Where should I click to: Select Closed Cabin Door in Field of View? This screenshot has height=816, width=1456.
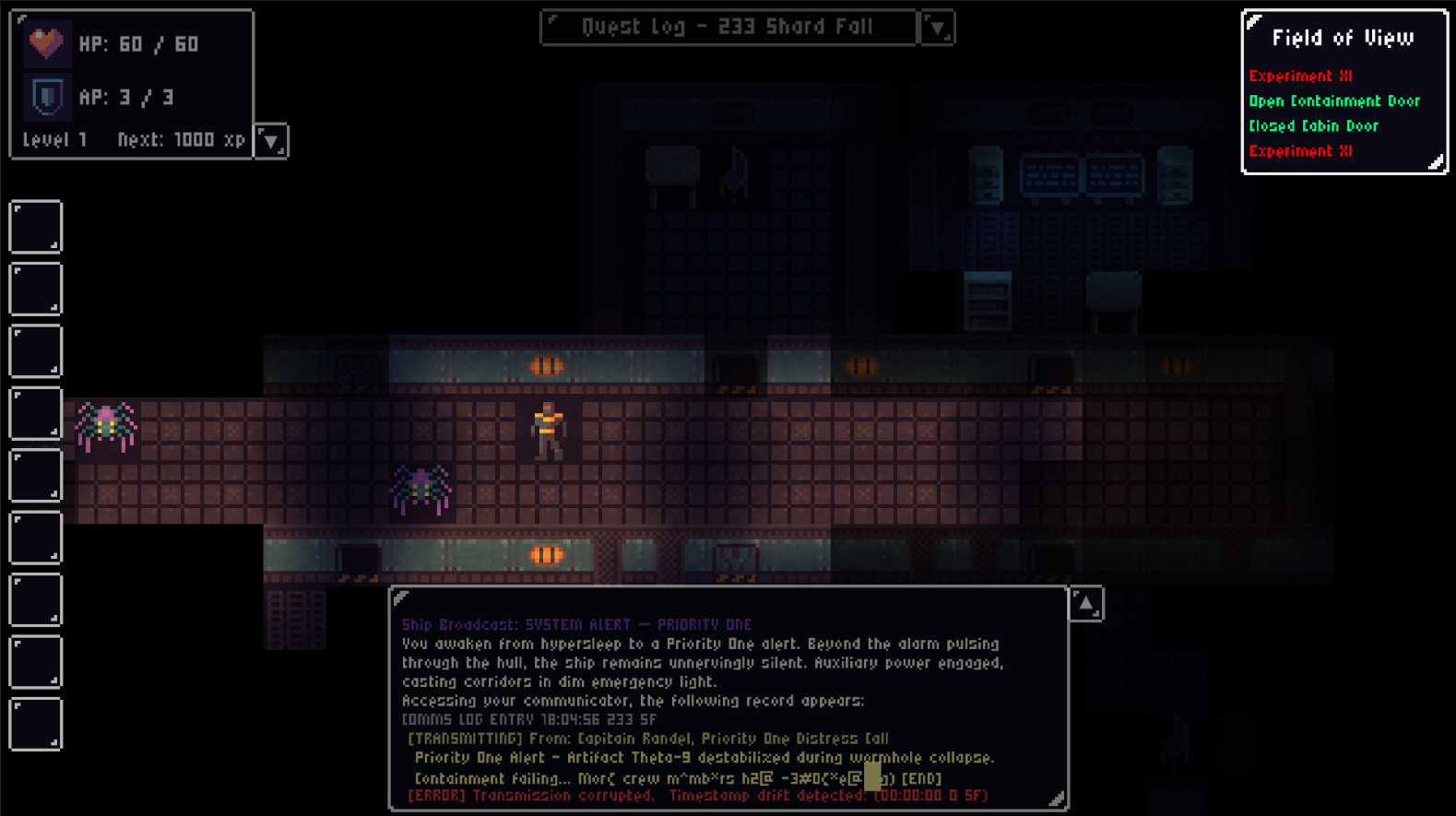pyautogui.click(x=1313, y=126)
